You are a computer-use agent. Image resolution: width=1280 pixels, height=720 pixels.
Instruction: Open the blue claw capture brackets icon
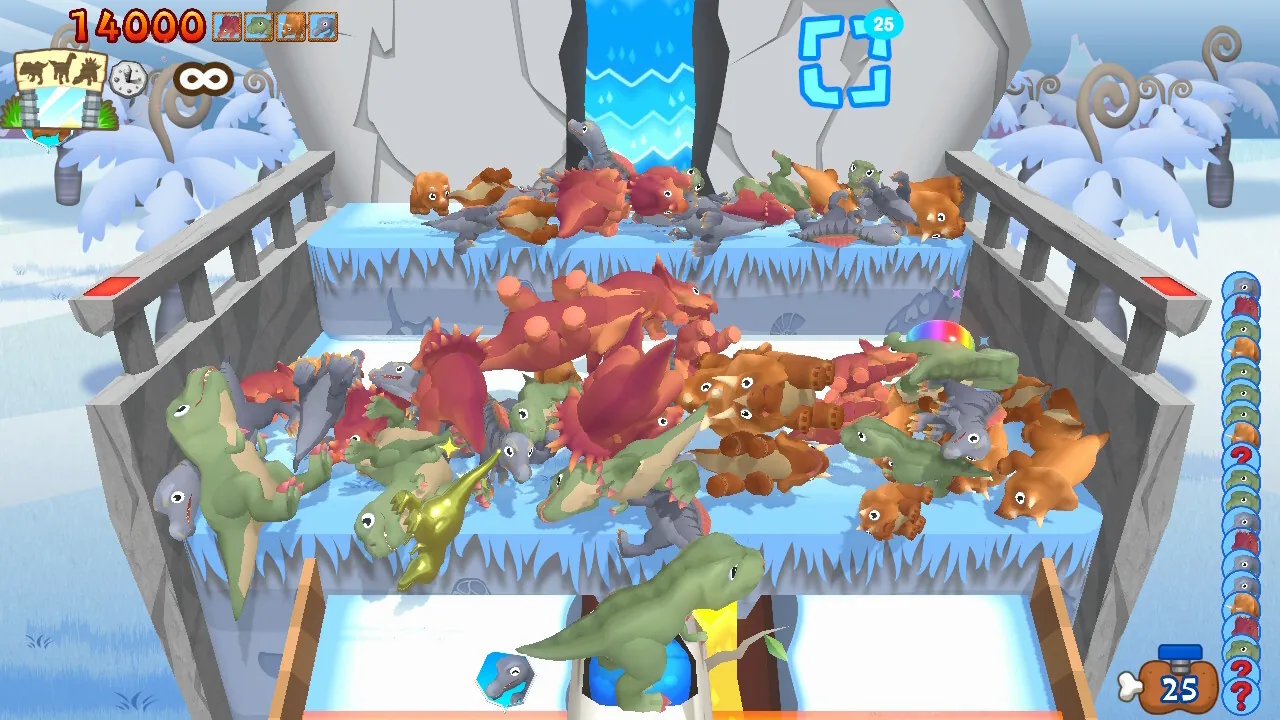tap(846, 62)
